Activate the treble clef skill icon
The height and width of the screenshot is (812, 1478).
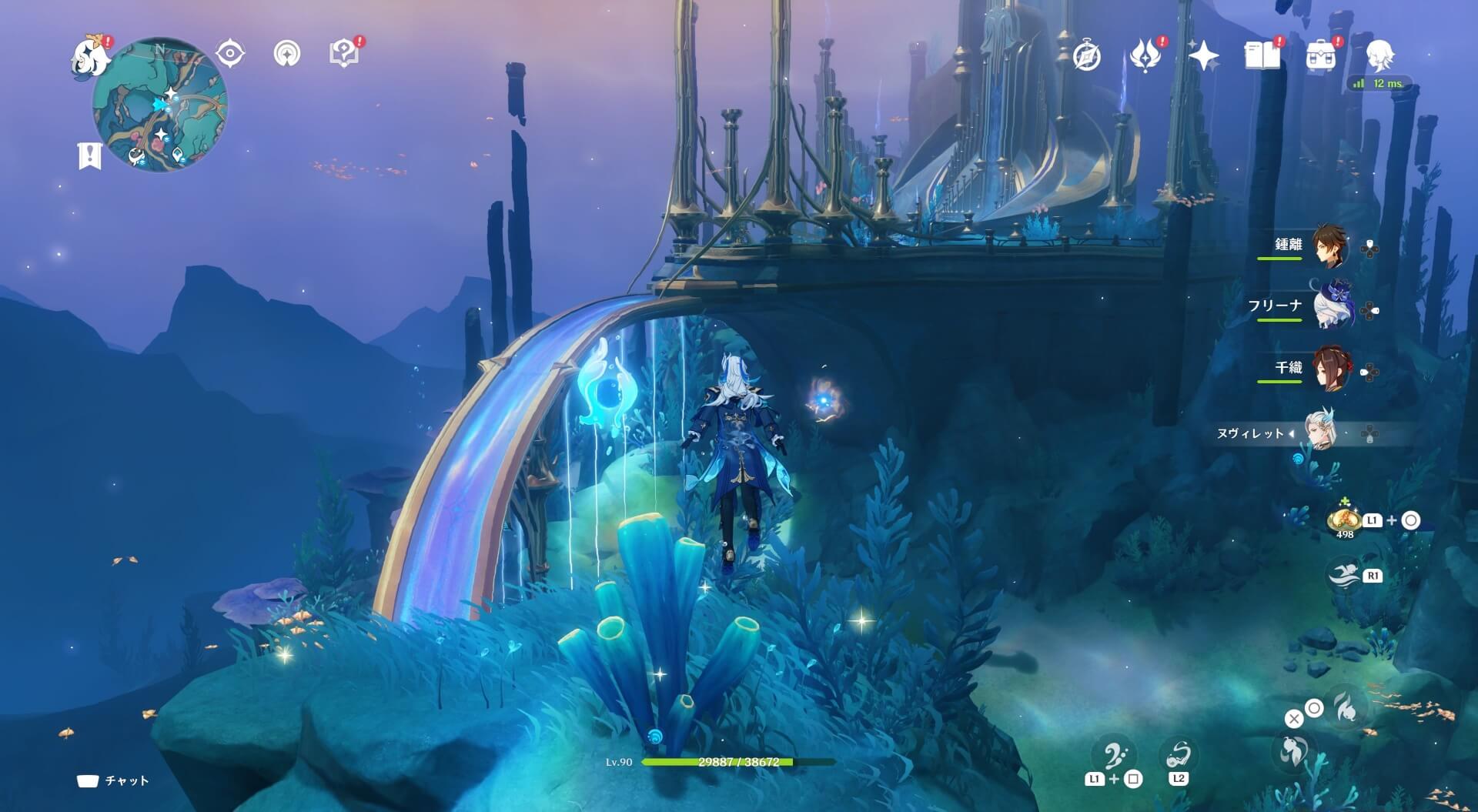(1114, 756)
